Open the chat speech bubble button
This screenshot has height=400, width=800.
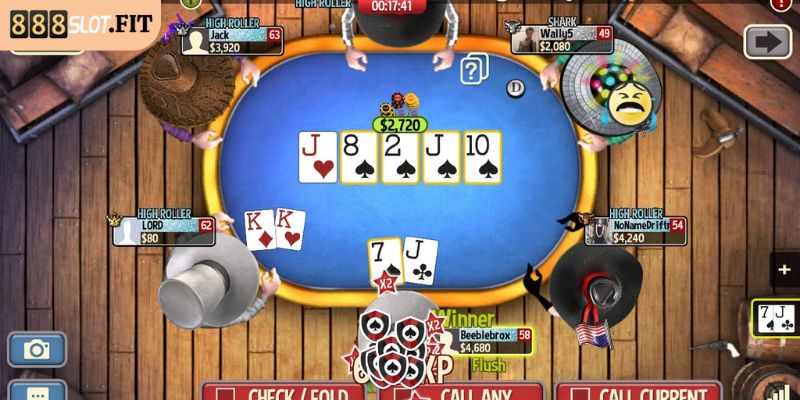(x=37, y=391)
